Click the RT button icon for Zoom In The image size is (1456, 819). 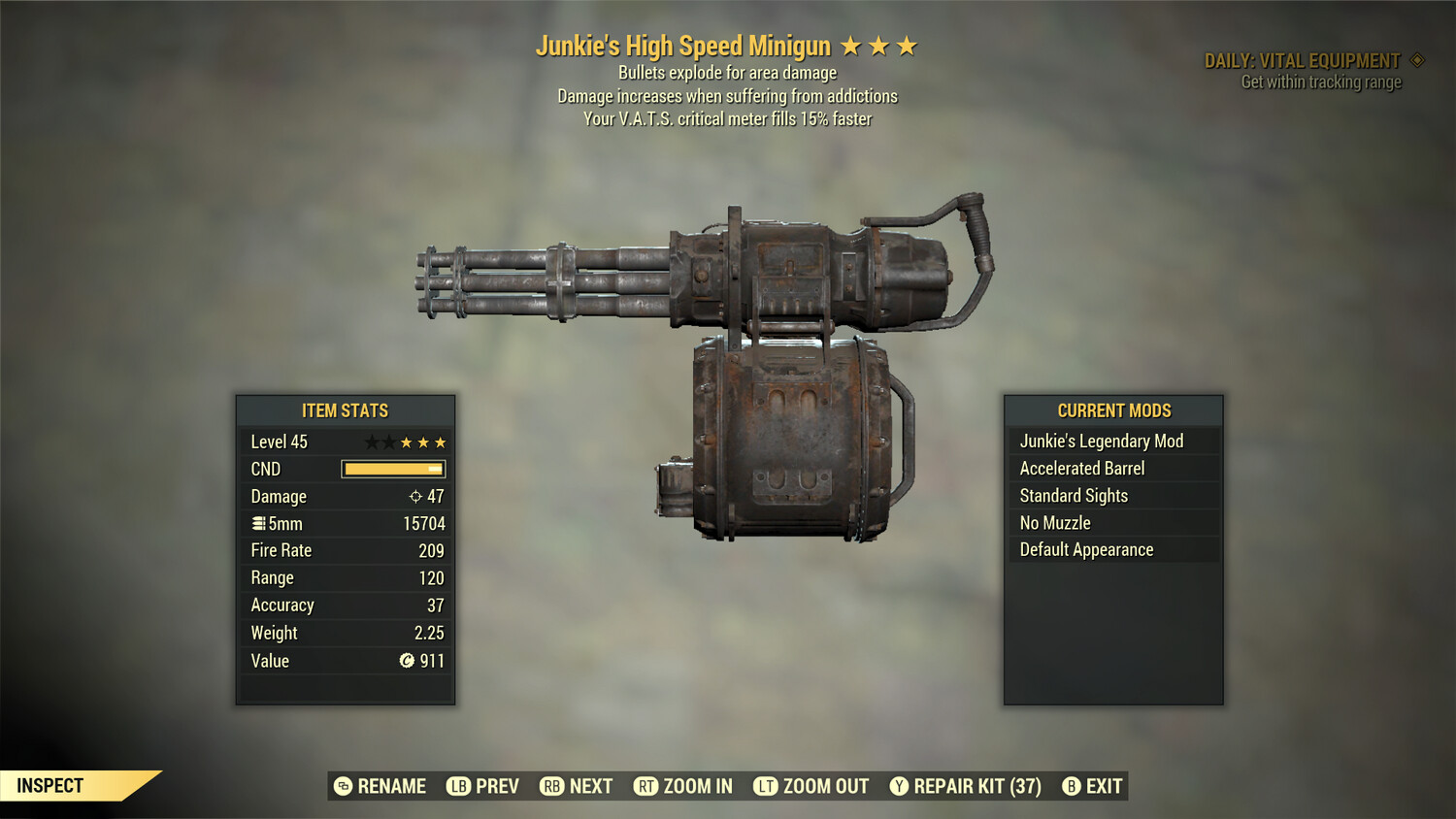(x=644, y=786)
